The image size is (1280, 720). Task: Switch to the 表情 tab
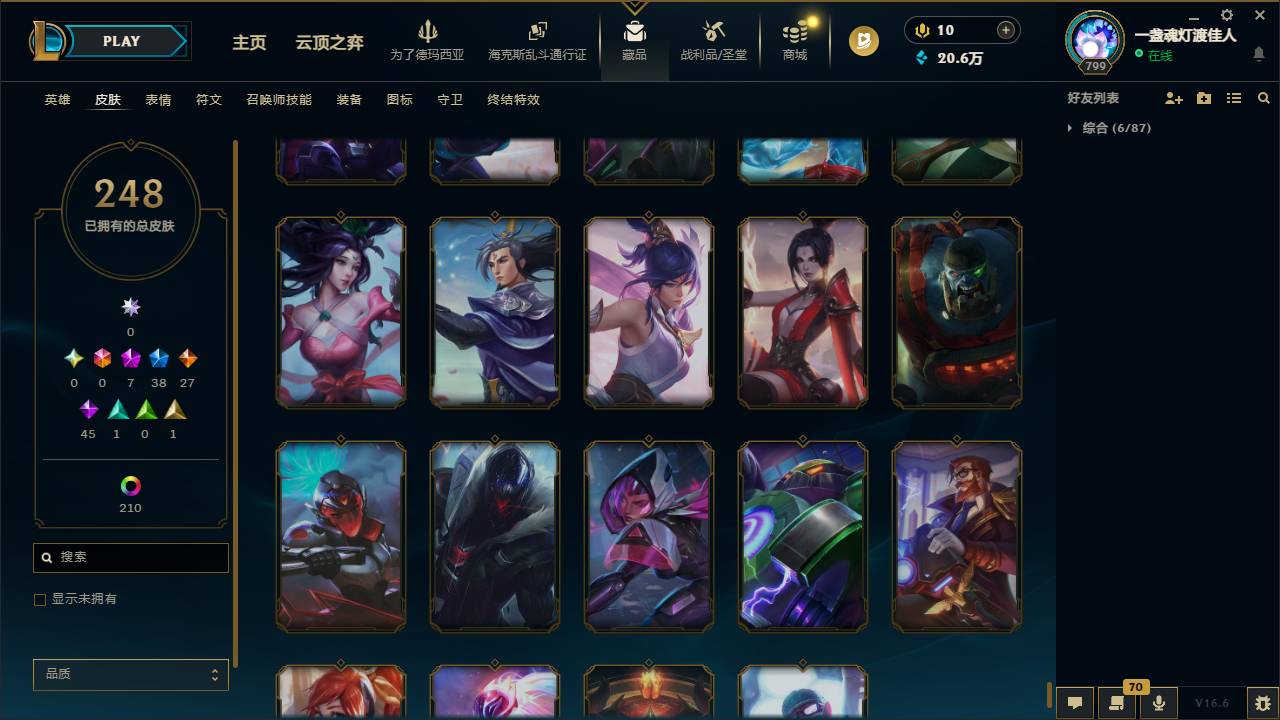tap(157, 100)
